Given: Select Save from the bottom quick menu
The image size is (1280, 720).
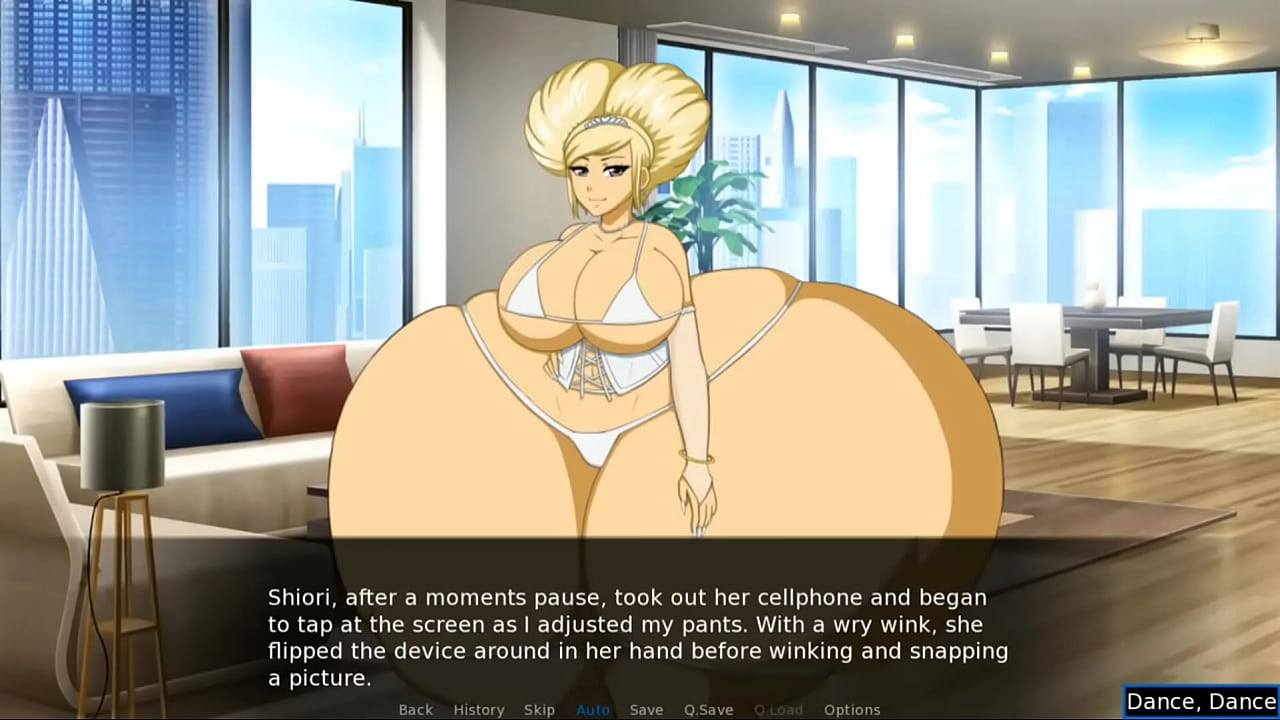Looking at the screenshot, I should (x=646, y=709).
